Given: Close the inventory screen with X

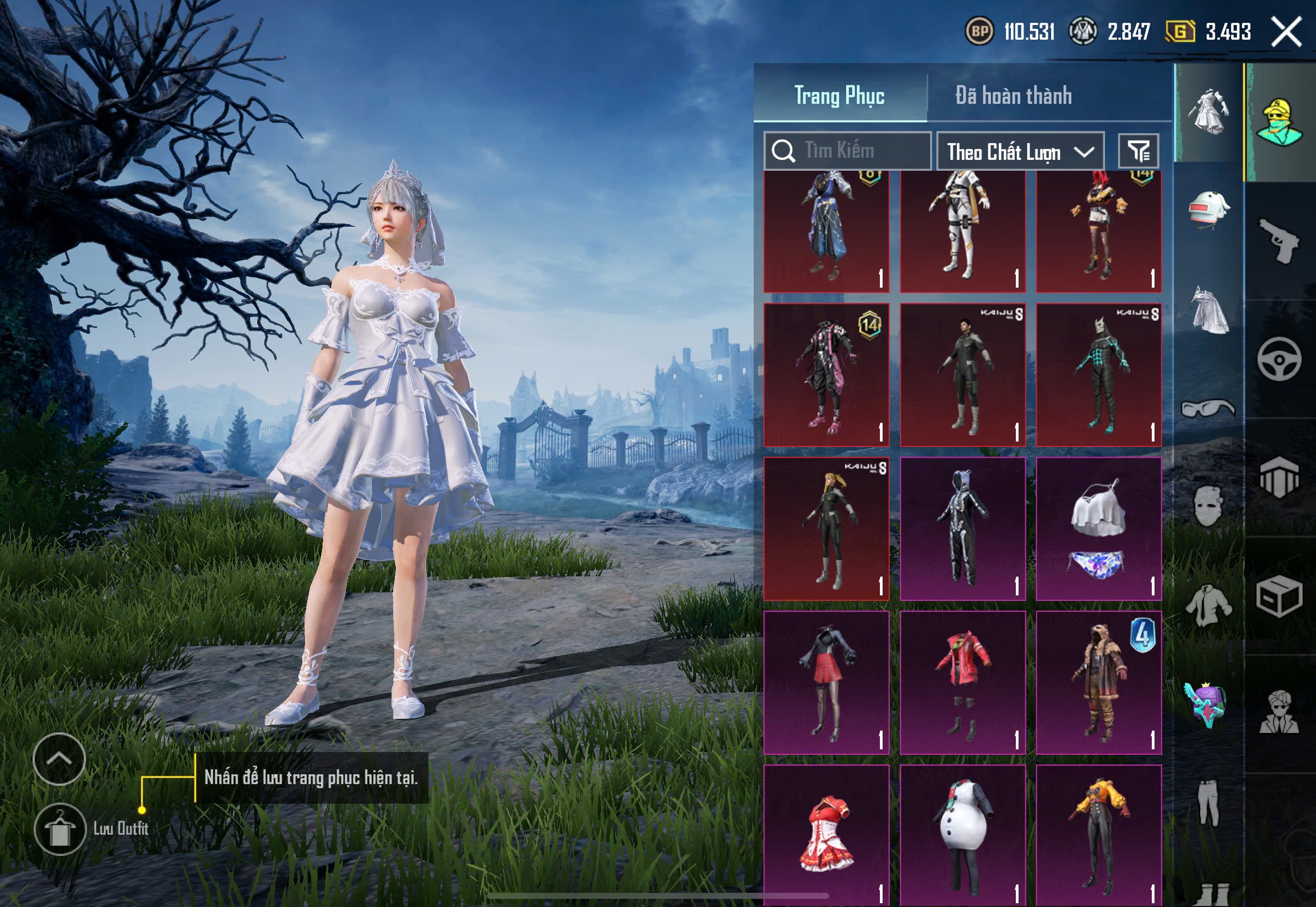Looking at the screenshot, I should pyautogui.click(x=1286, y=32).
